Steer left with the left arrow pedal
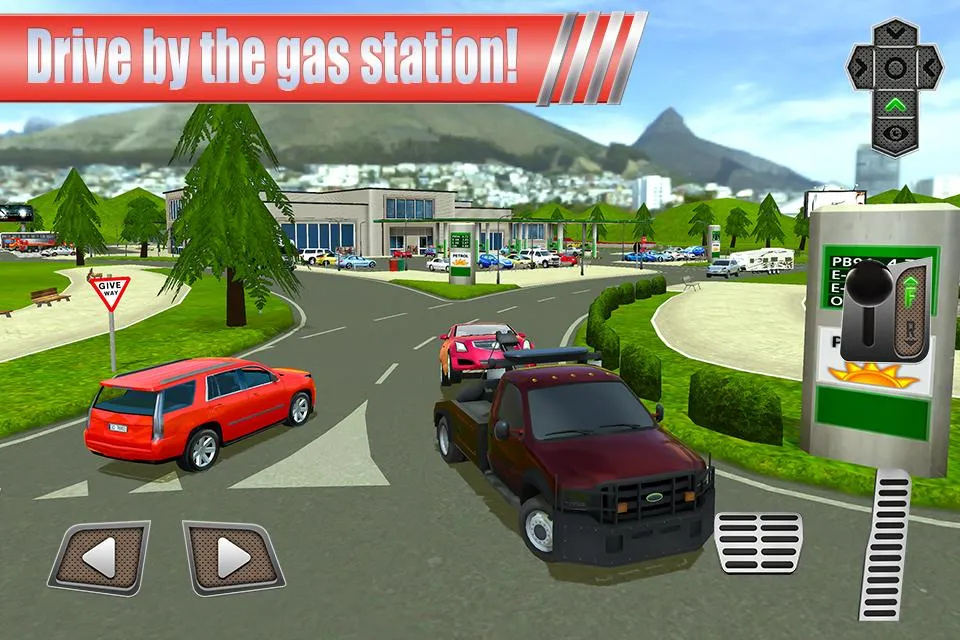 [98, 558]
